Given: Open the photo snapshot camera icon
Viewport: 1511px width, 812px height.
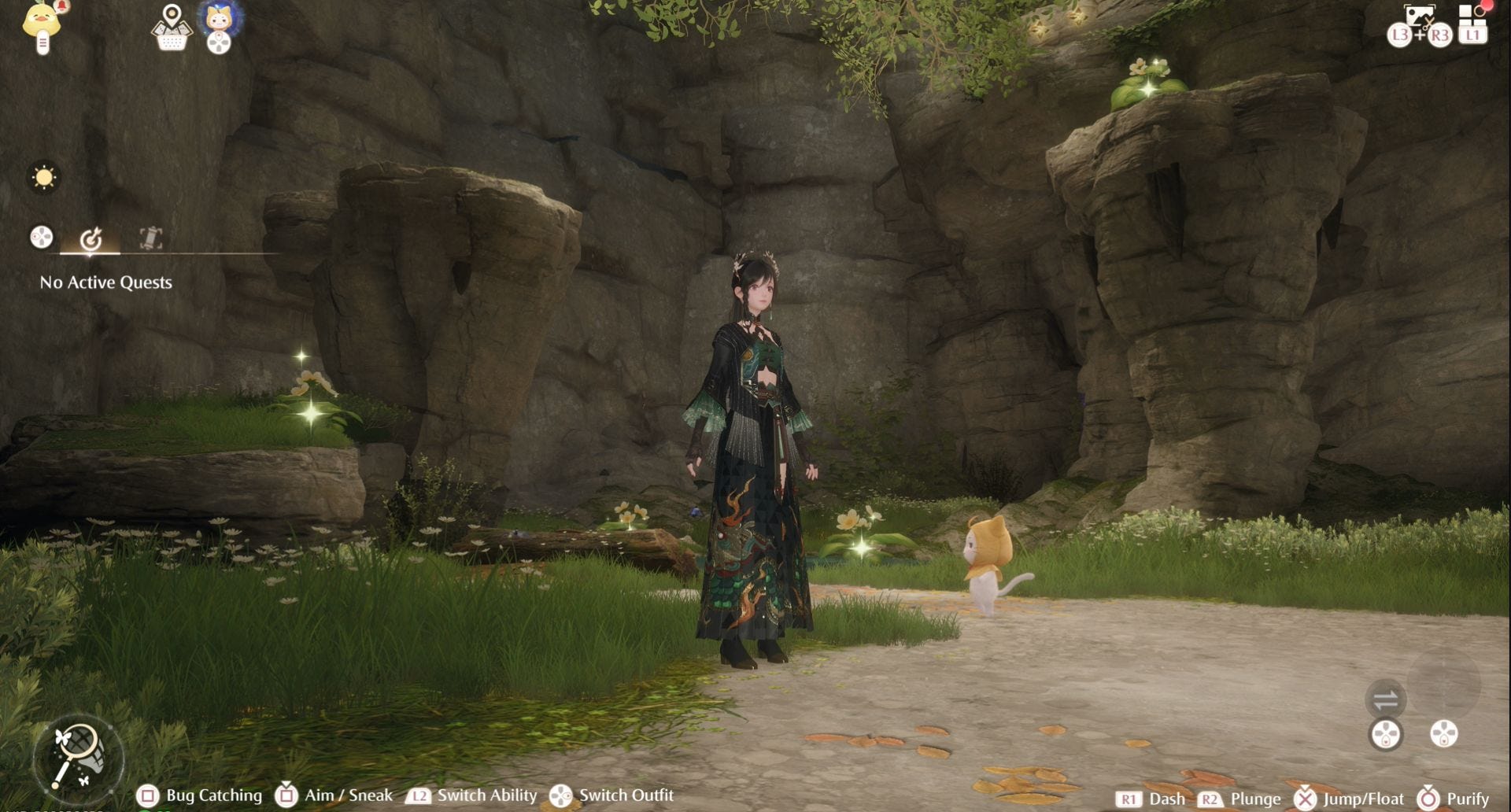Looking at the screenshot, I should point(1419,17).
